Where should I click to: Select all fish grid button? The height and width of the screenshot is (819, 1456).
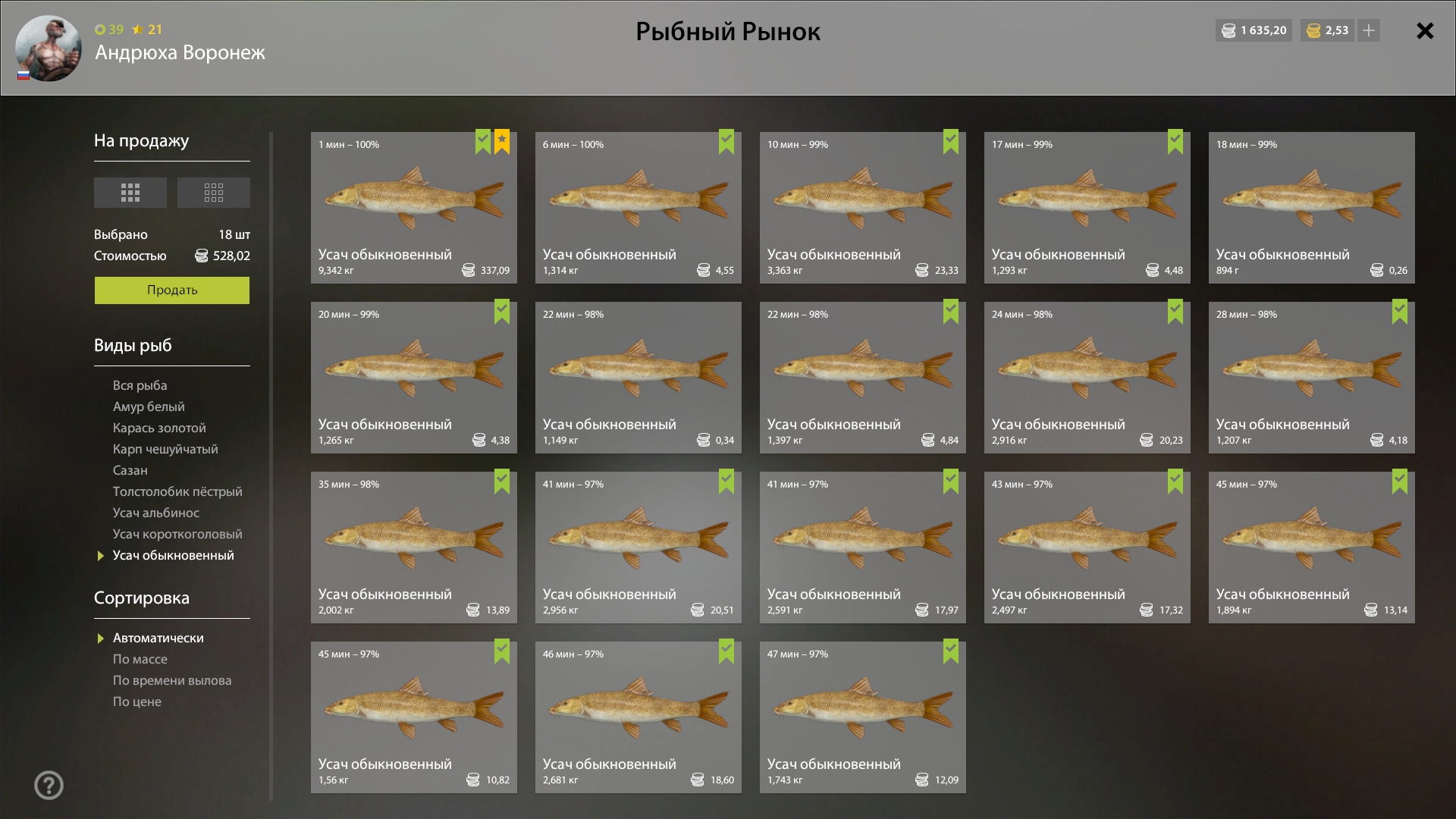click(x=130, y=193)
